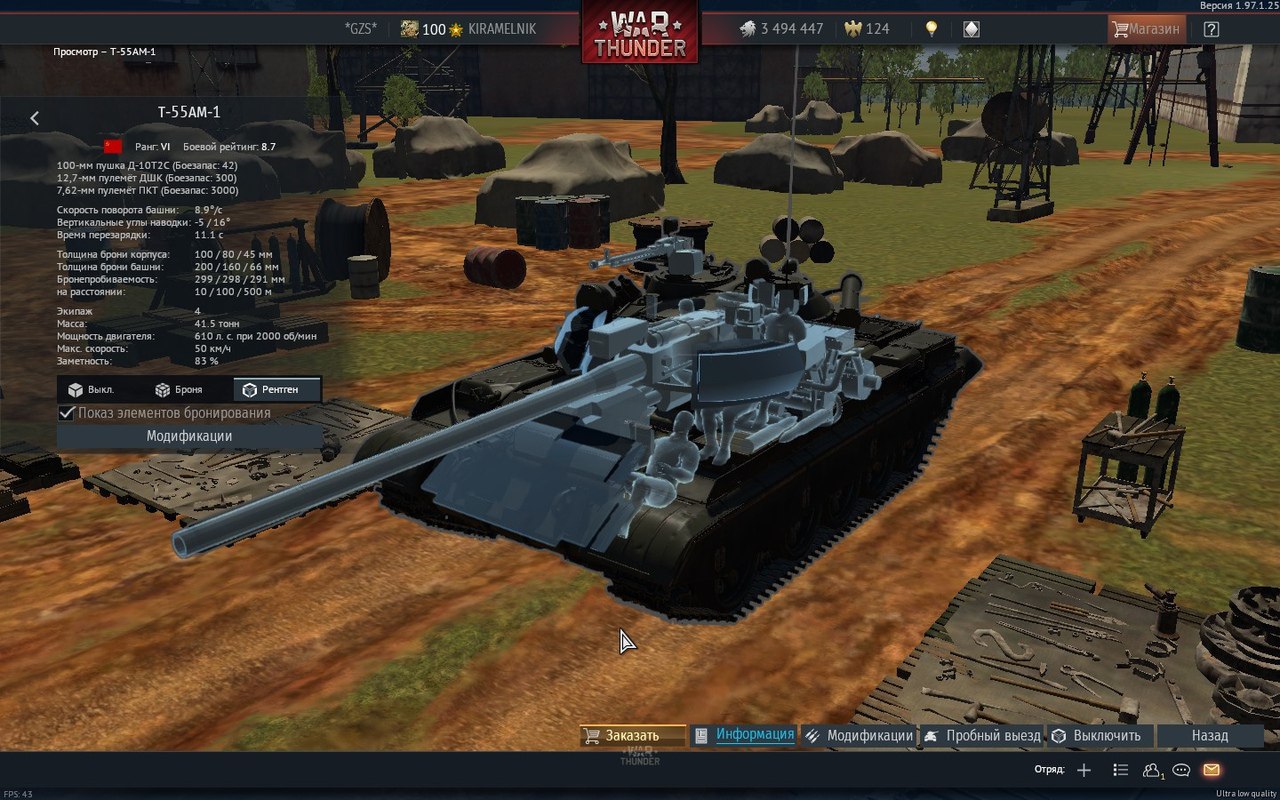Click the Назад back button

(x=1209, y=736)
